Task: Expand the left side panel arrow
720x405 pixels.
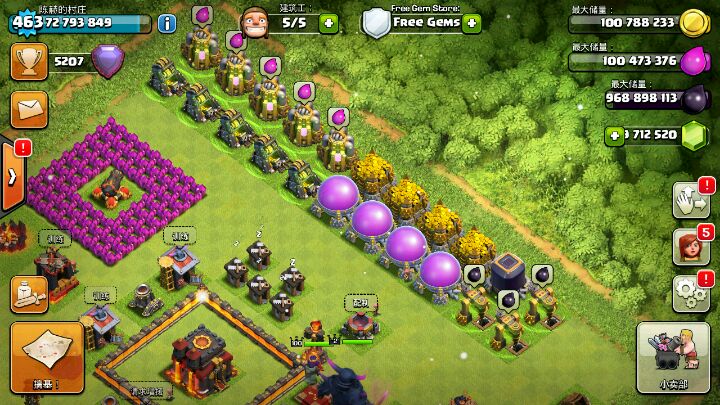Action: point(12,176)
